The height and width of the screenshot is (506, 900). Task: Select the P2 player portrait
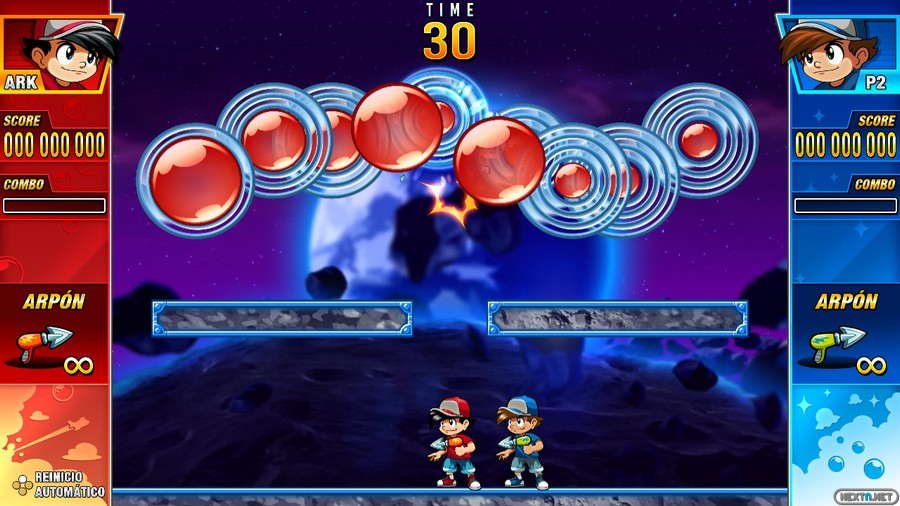tap(835, 50)
